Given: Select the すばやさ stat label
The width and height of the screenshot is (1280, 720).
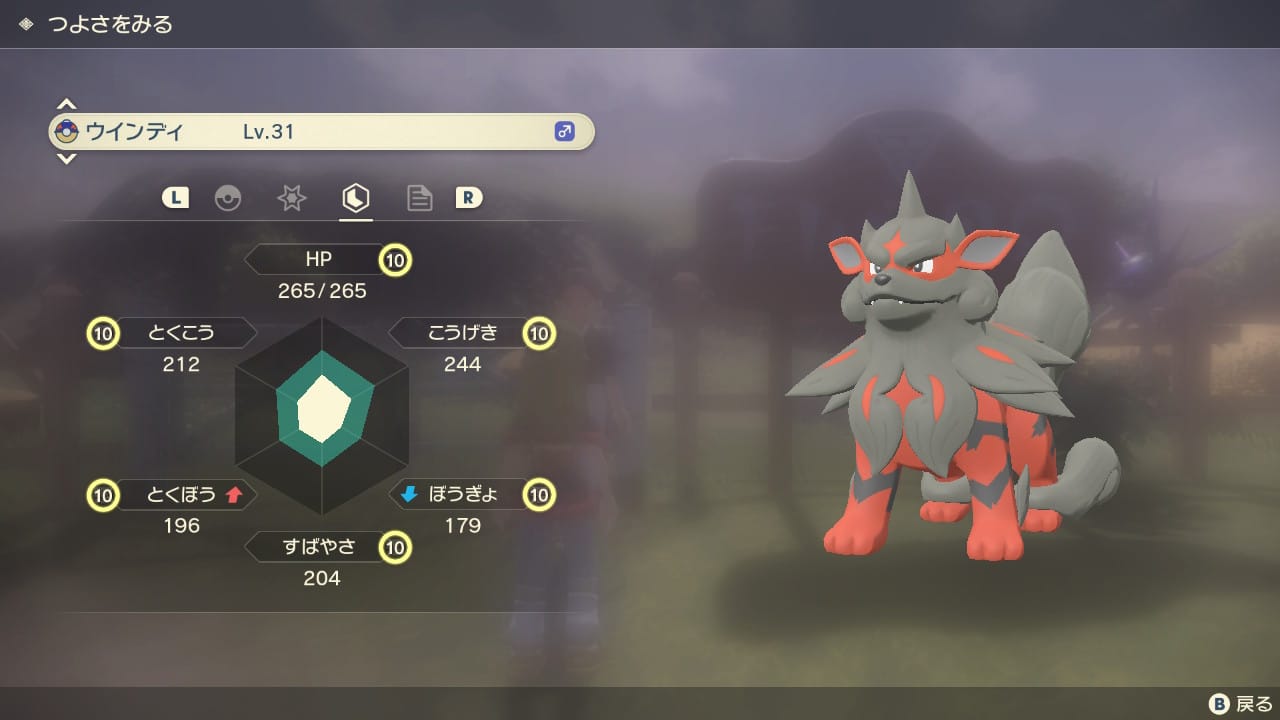Looking at the screenshot, I should click(x=318, y=547).
